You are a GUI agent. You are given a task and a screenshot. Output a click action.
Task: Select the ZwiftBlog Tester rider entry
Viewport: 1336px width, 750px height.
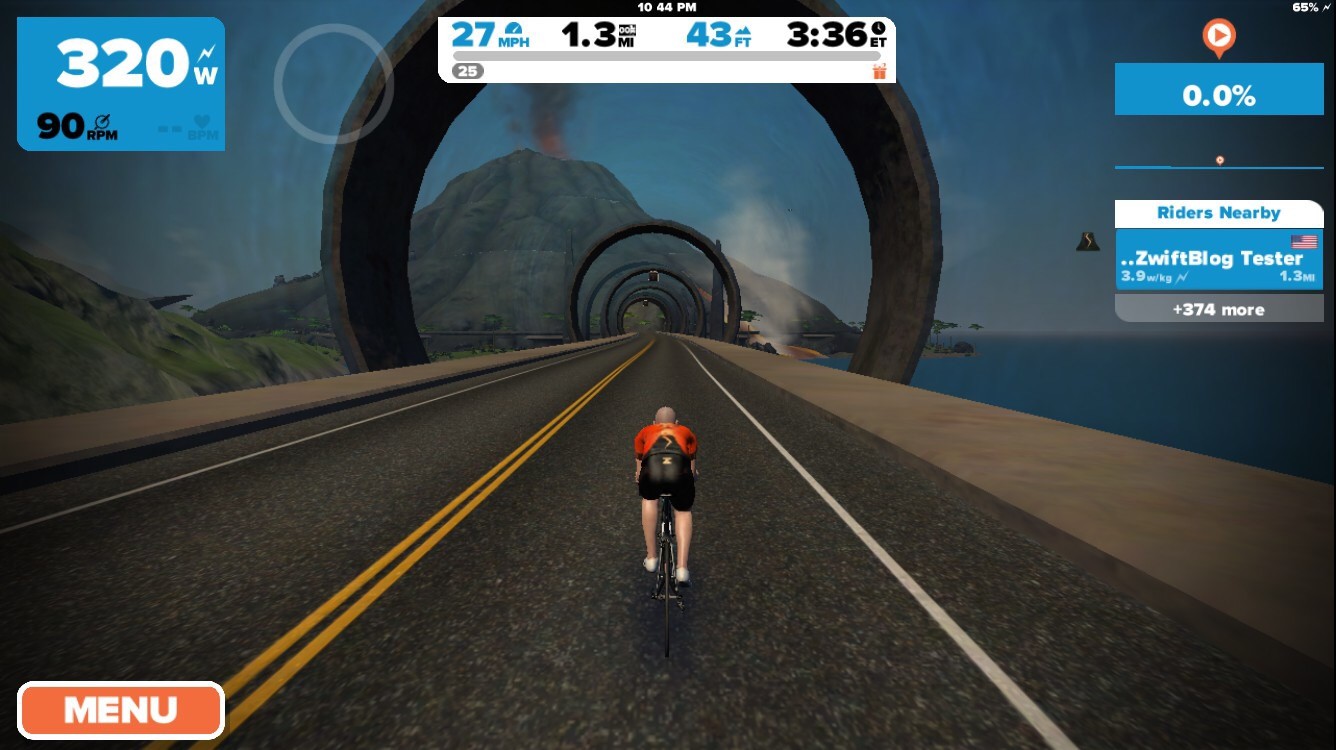(x=1218, y=260)
